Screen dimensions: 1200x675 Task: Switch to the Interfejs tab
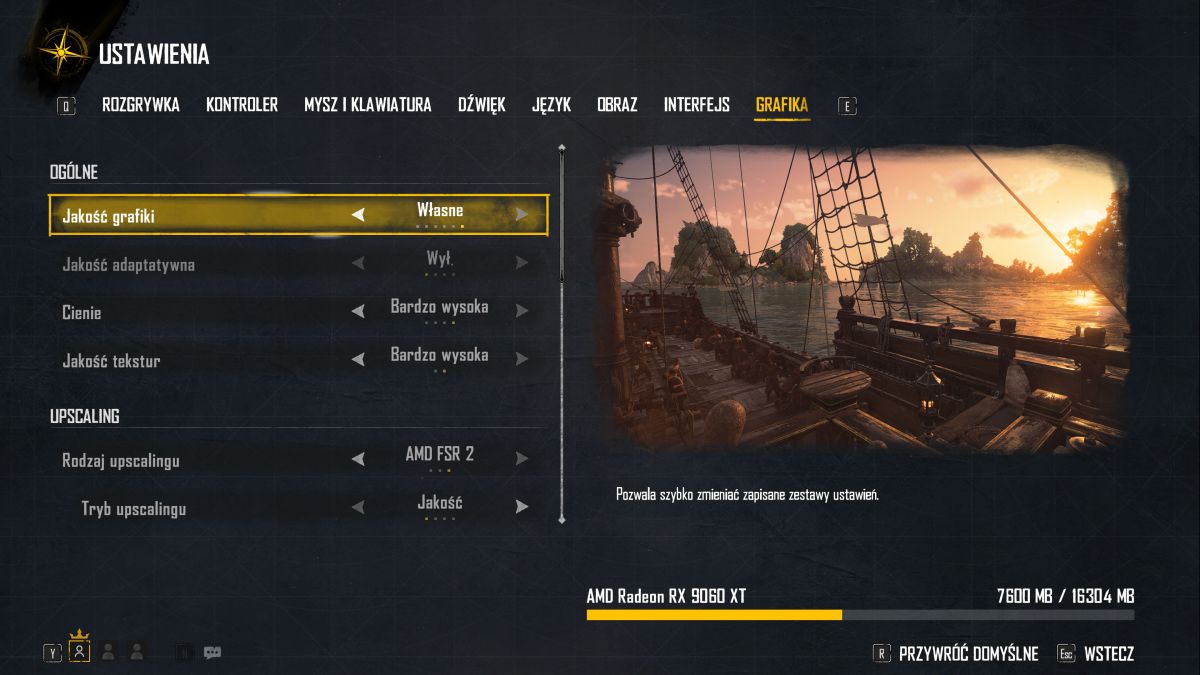tap(697, 105)
